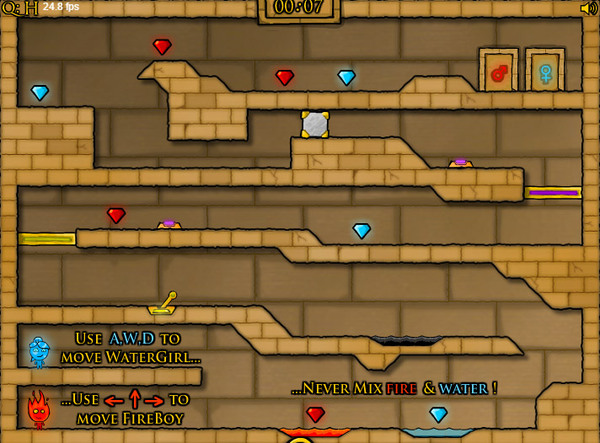The height and width of the screenshot is (443, 600).
Task: Mute sound with the yellow speaker icon
Action: (x=588, y=8)
